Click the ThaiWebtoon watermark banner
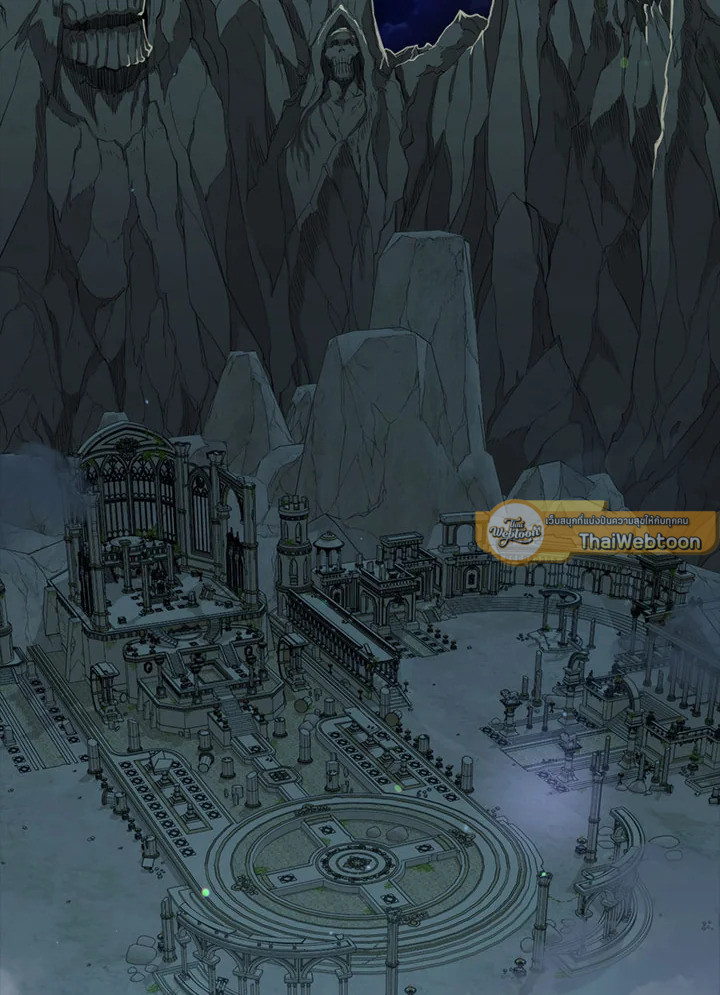 600,532
